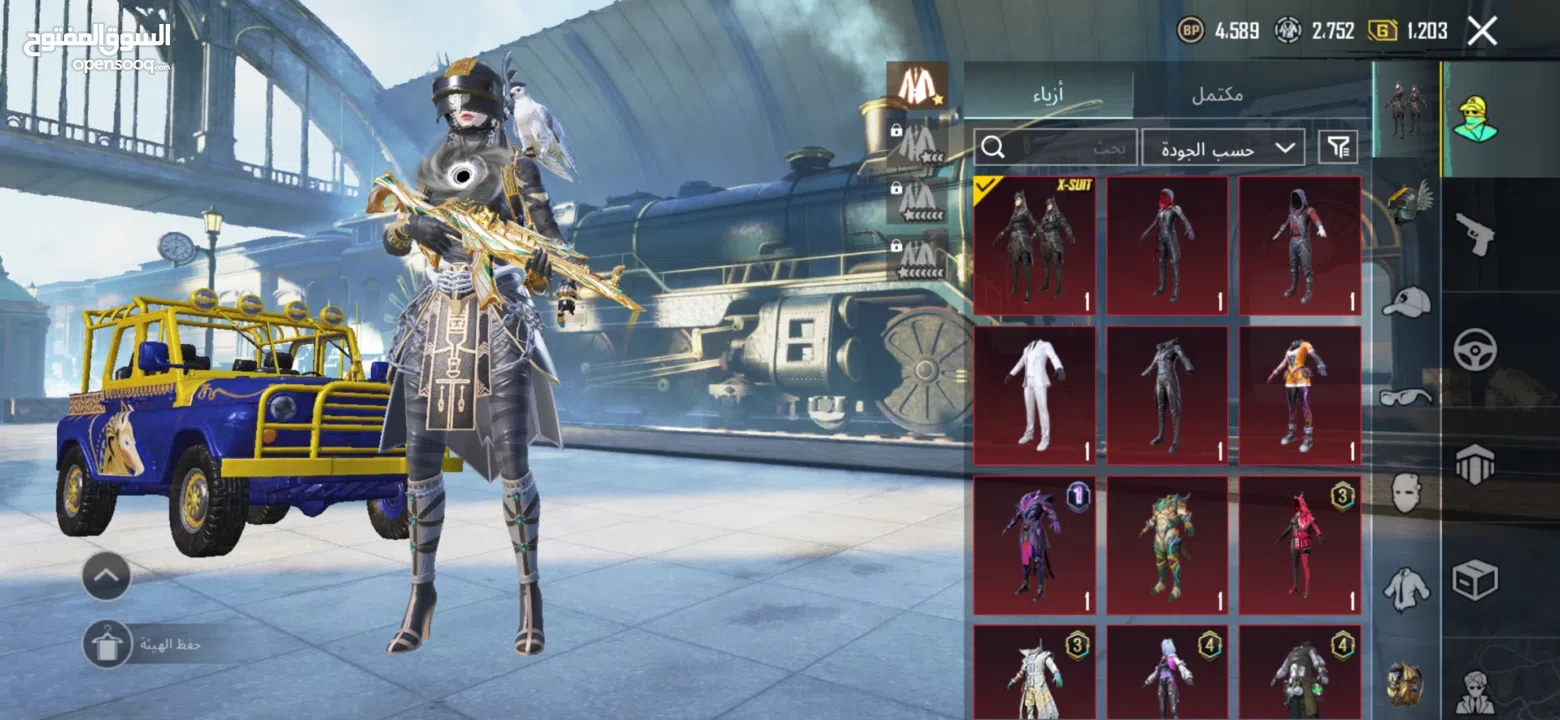The image size is (1560, 720).
Task: Switch to the أزياء outfits tab
Action: click(1048, 95)
